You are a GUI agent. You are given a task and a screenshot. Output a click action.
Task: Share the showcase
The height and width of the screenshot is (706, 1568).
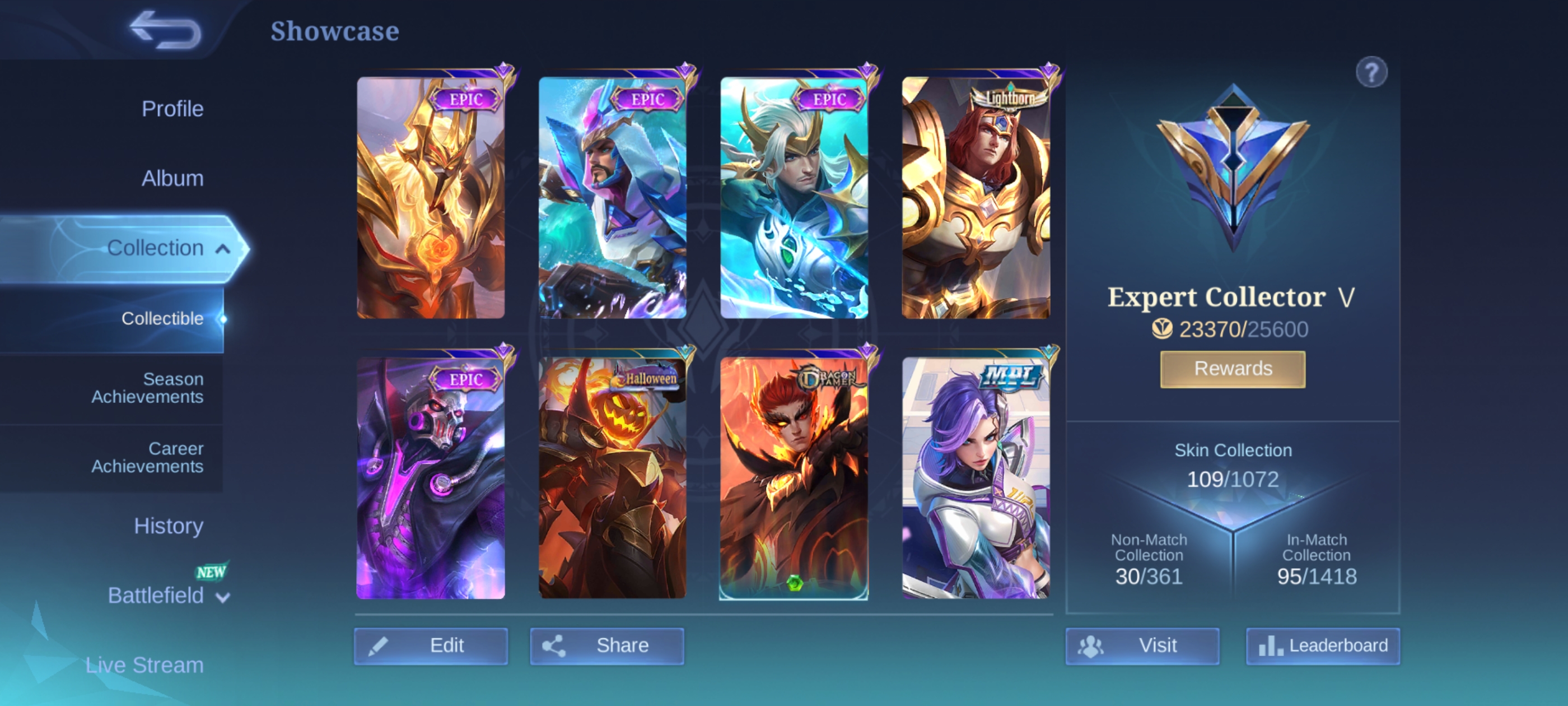[x=606, y=645]
